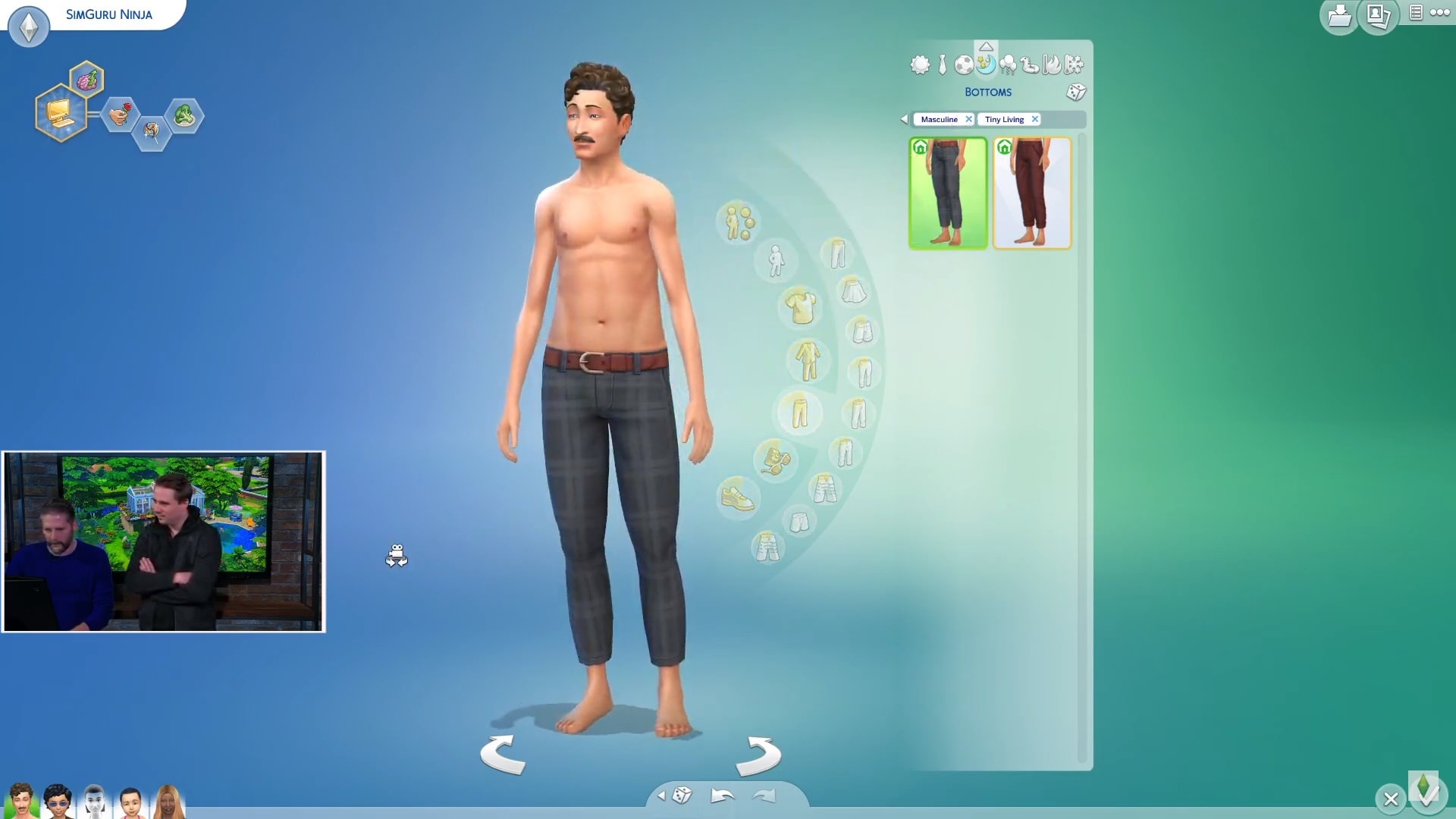Open the Gallery with the portraits icon
1456x819 pixels.
(x=1378, y=16)
